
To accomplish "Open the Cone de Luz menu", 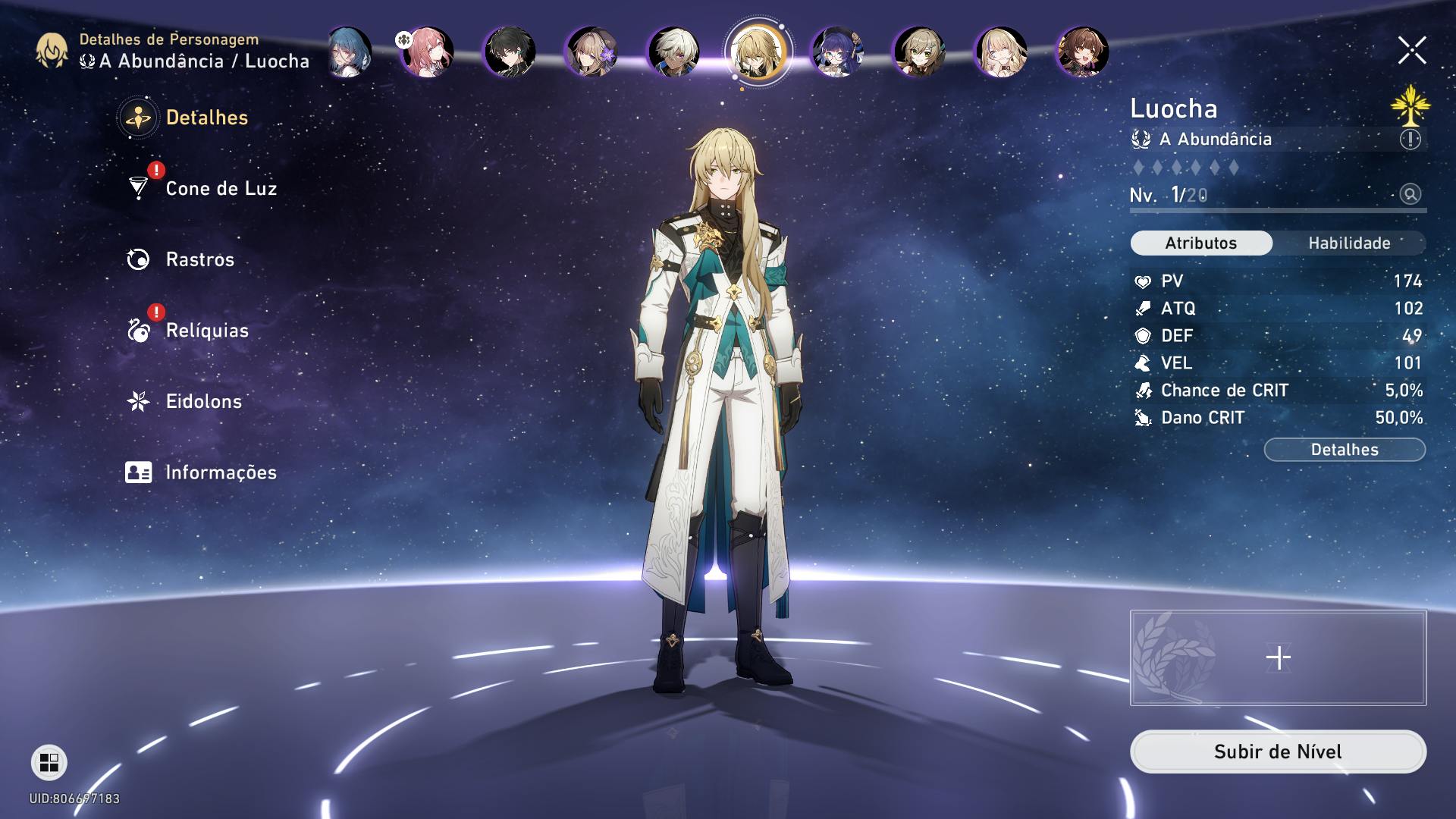I will (x=220, y=188).
